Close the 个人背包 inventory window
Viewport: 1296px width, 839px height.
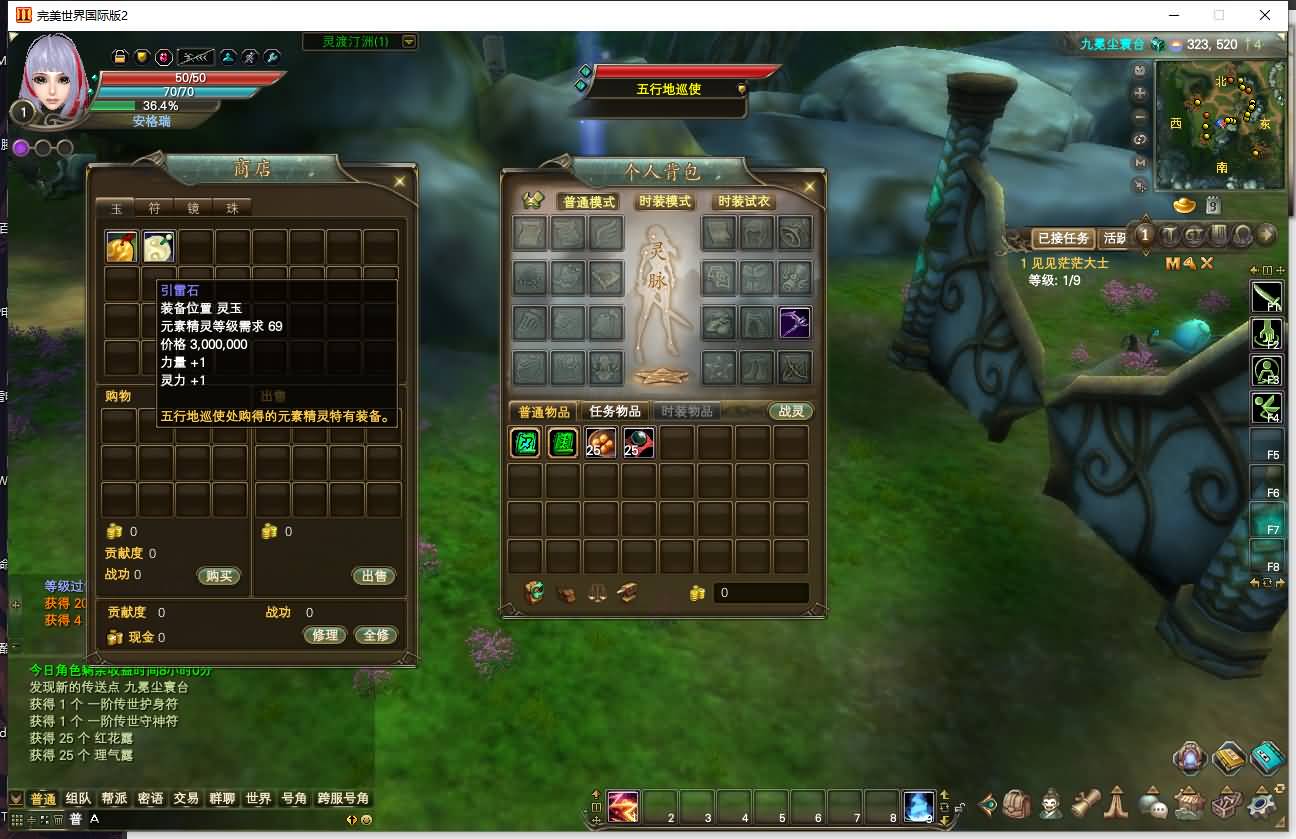click(x=808, y=185)
